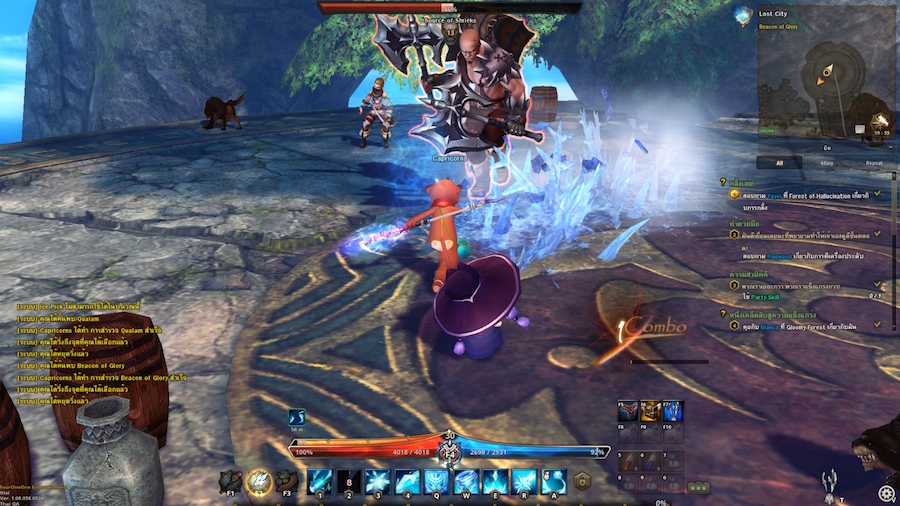Activate the skill in hotbar slot 1
The width and height of the screenshot is (900, 506).
320,481
